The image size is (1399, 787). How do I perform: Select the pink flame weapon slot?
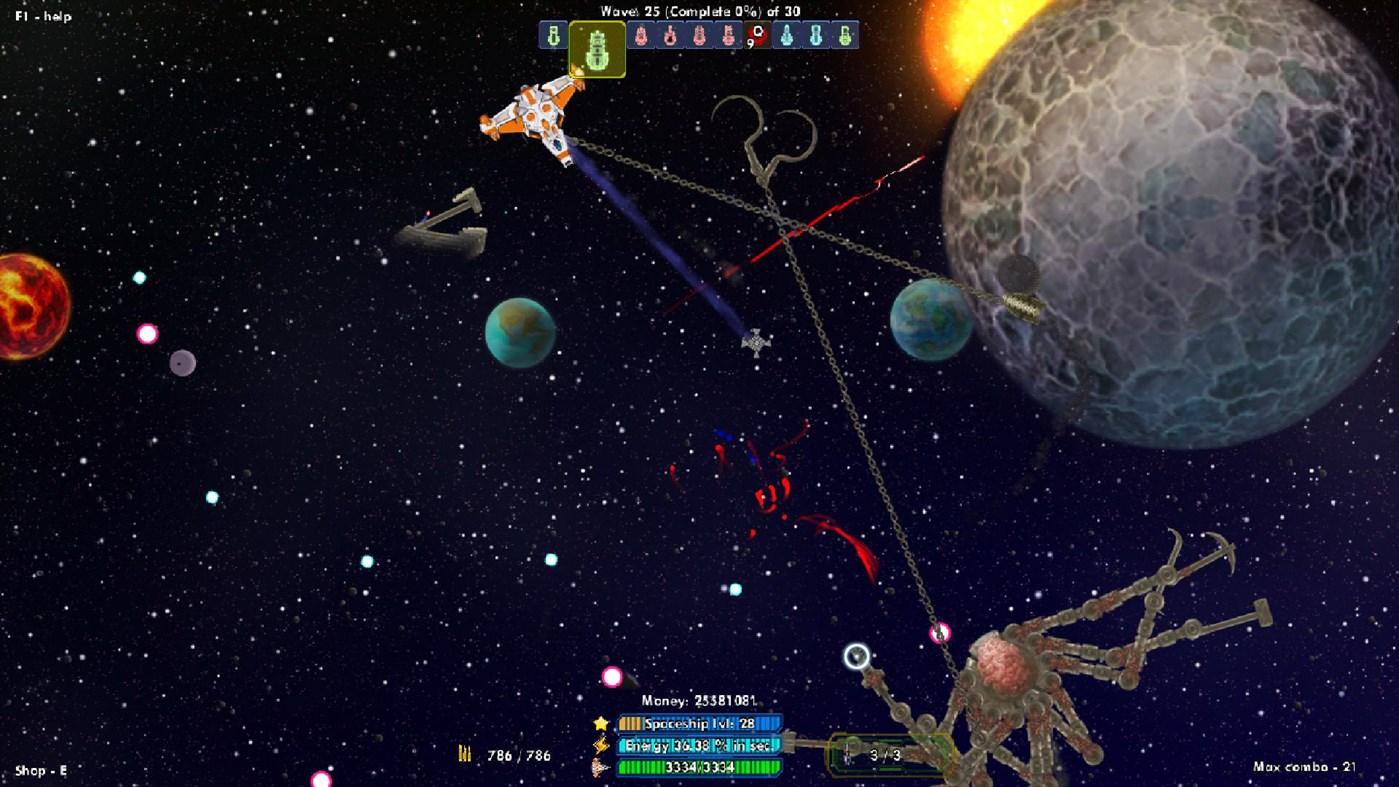tap(670, 37)
